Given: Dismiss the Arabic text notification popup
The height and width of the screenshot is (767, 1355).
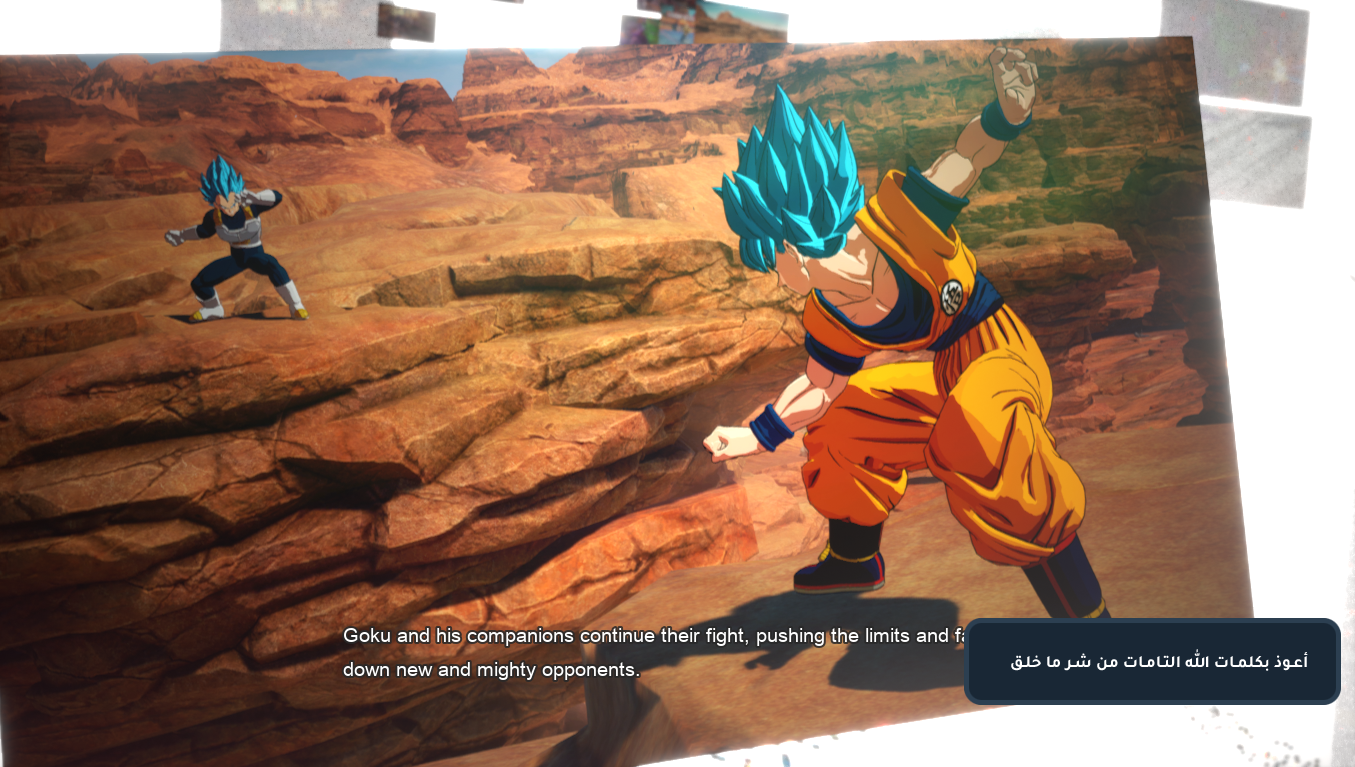Looking at the screenshot, I should (1152, 661).
